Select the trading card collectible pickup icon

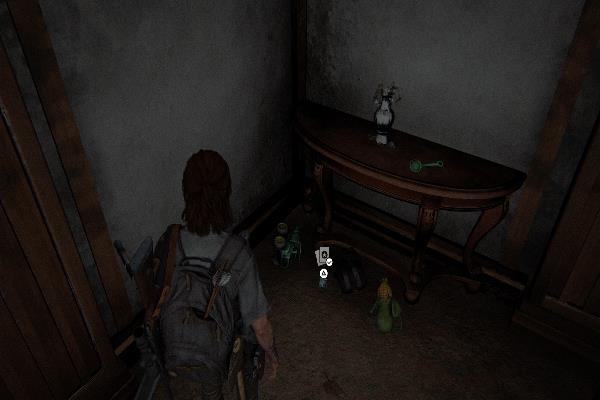click(x=322, y=256)
